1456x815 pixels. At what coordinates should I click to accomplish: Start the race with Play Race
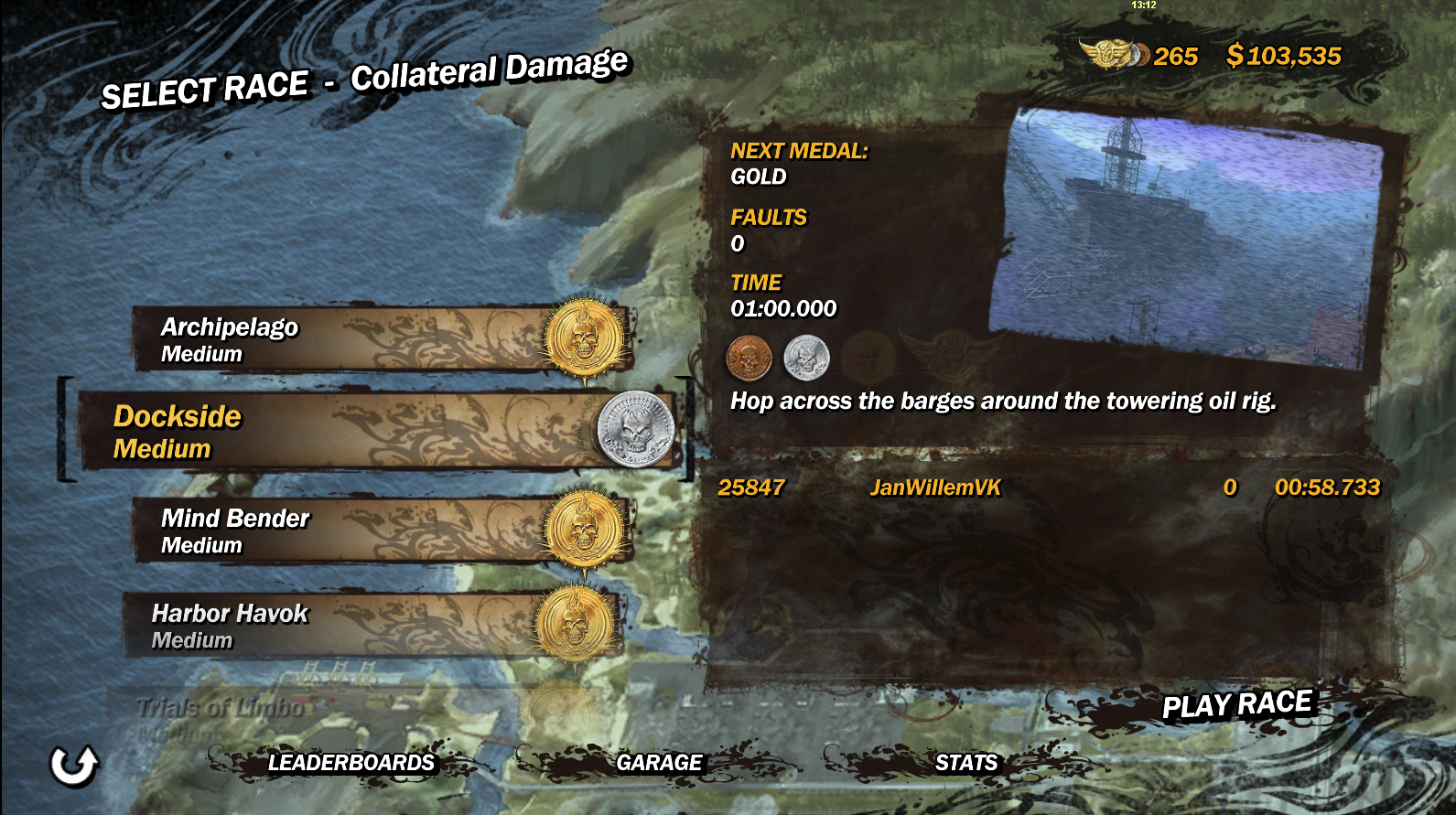pyautogui.click(x=1236, y=705)
